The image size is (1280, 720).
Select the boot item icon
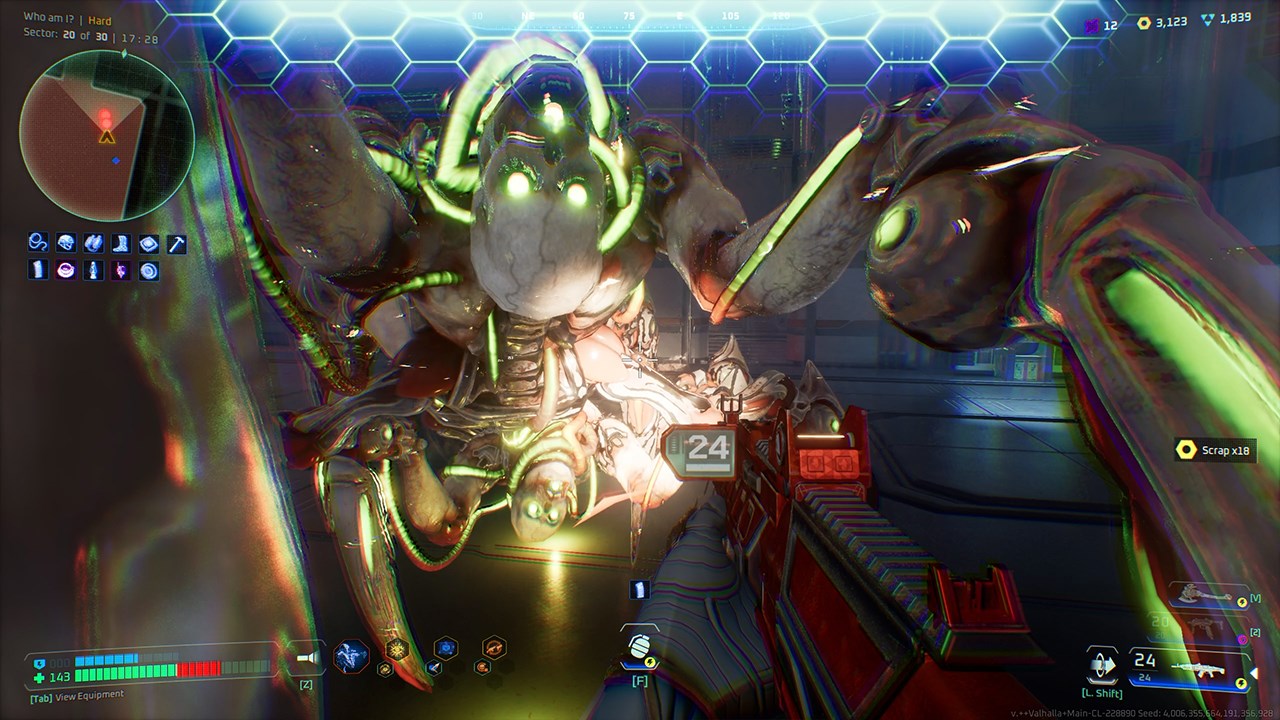click(121, 242)
